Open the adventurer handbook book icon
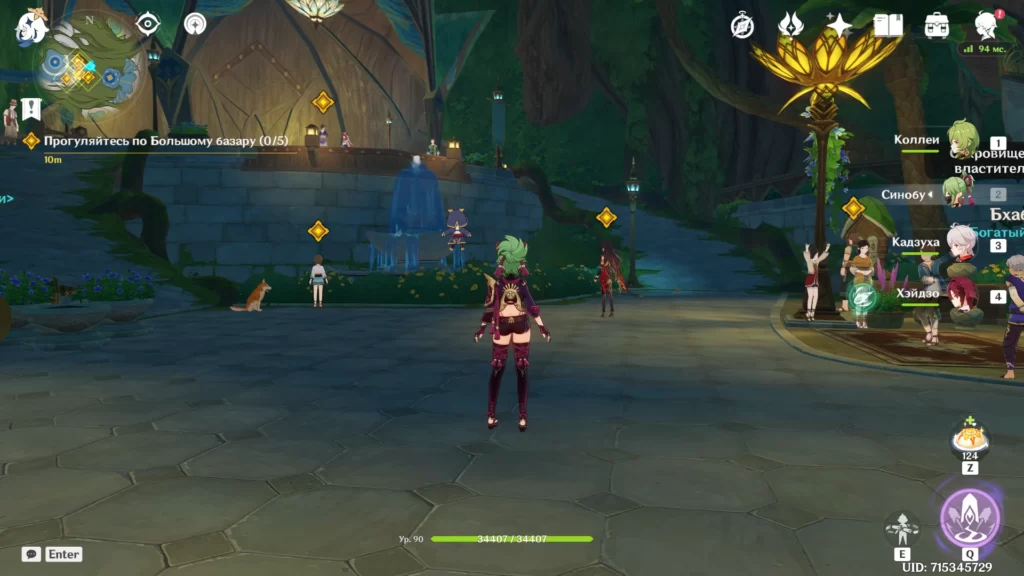Viewport: 1024px width, 576px height. coord(888,25)
